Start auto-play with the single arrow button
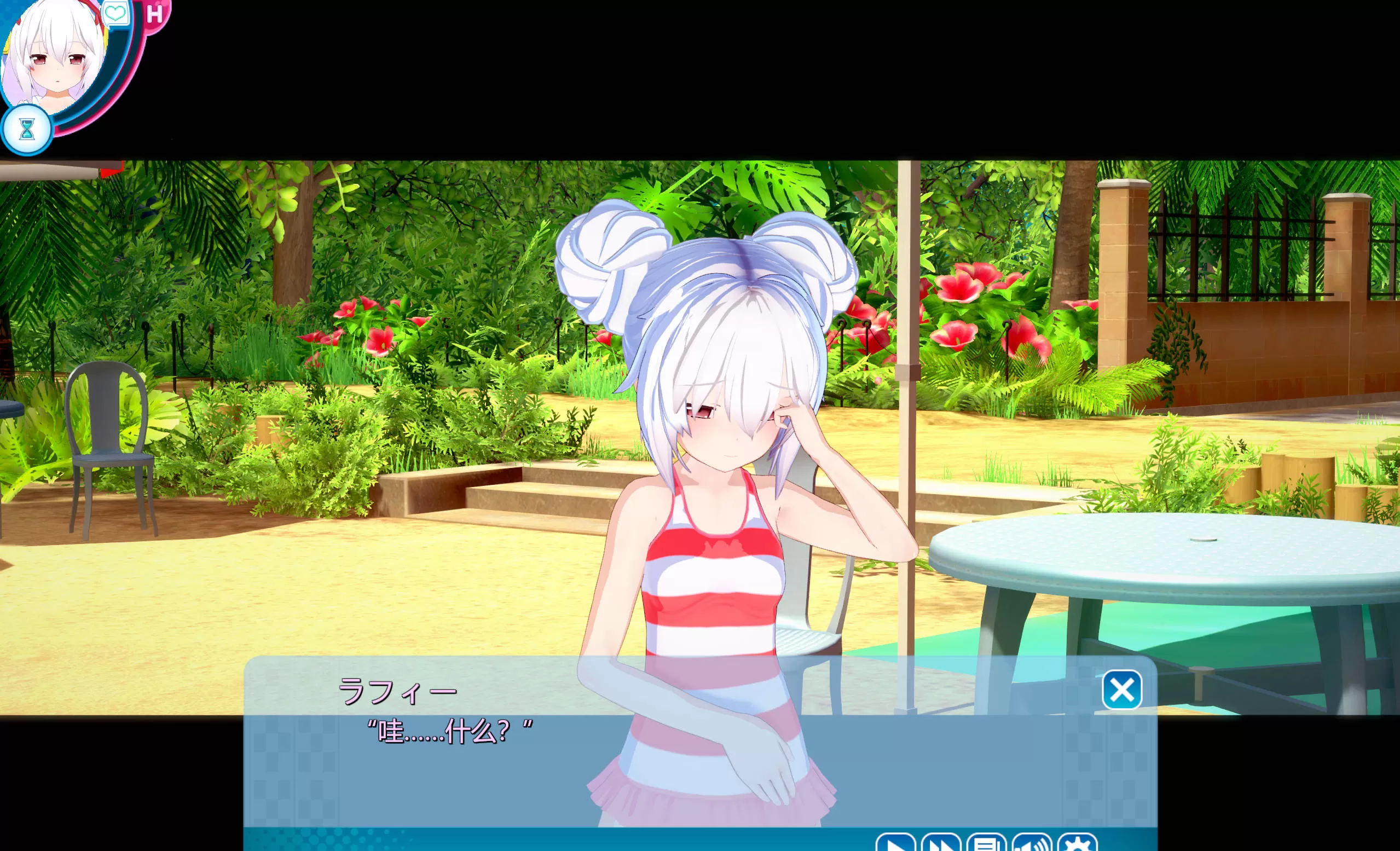 click(x=895, y=844)
